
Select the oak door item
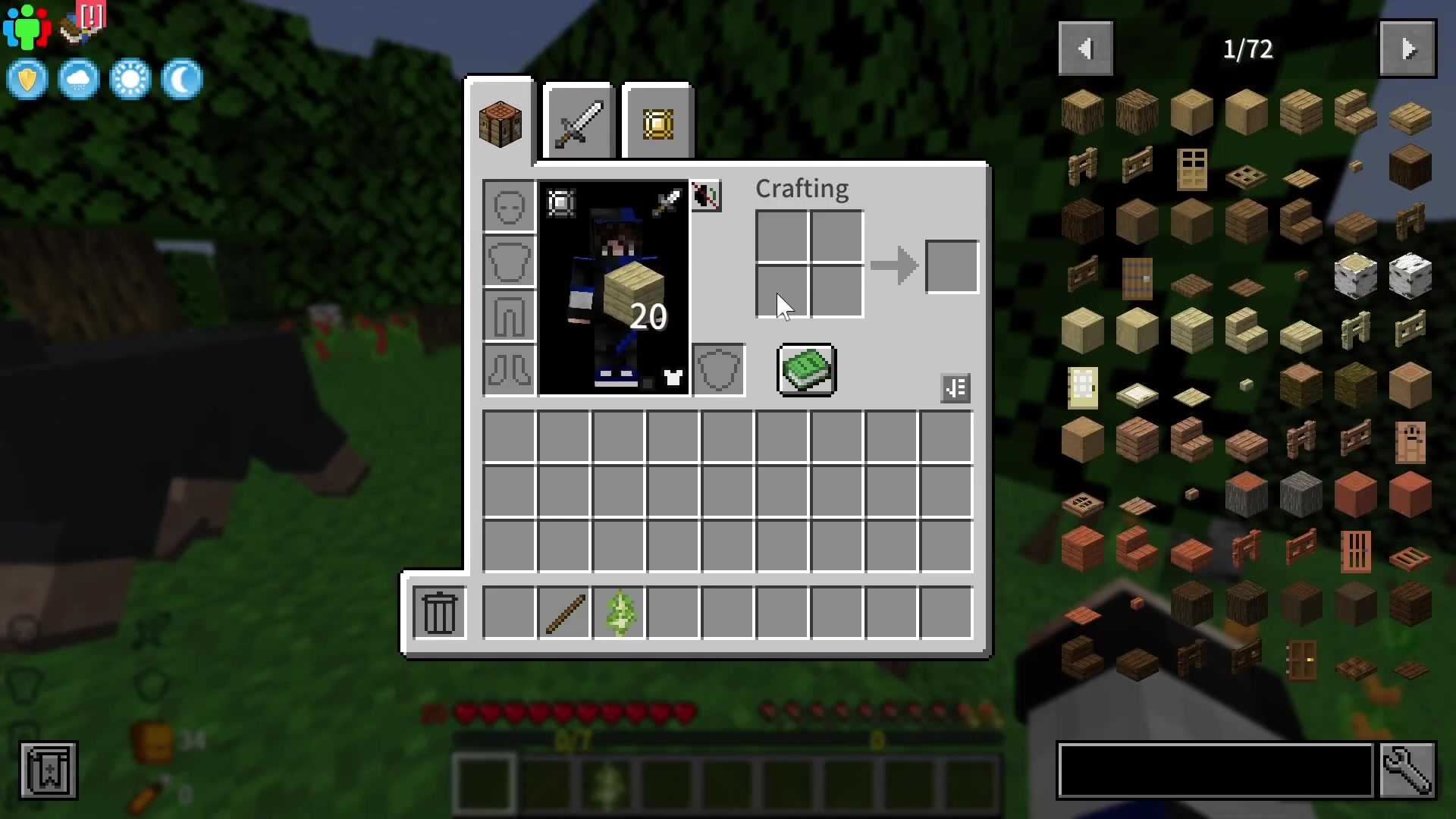coord(1191,171)
